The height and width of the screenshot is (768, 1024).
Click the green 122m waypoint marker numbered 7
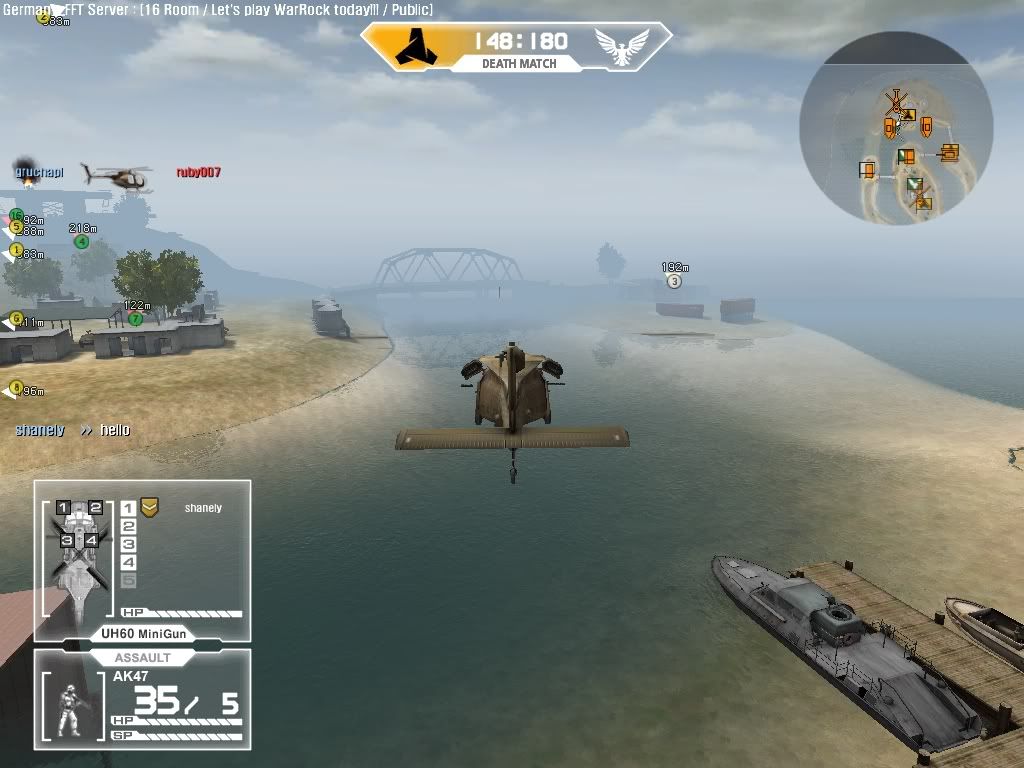click(135, 319)
